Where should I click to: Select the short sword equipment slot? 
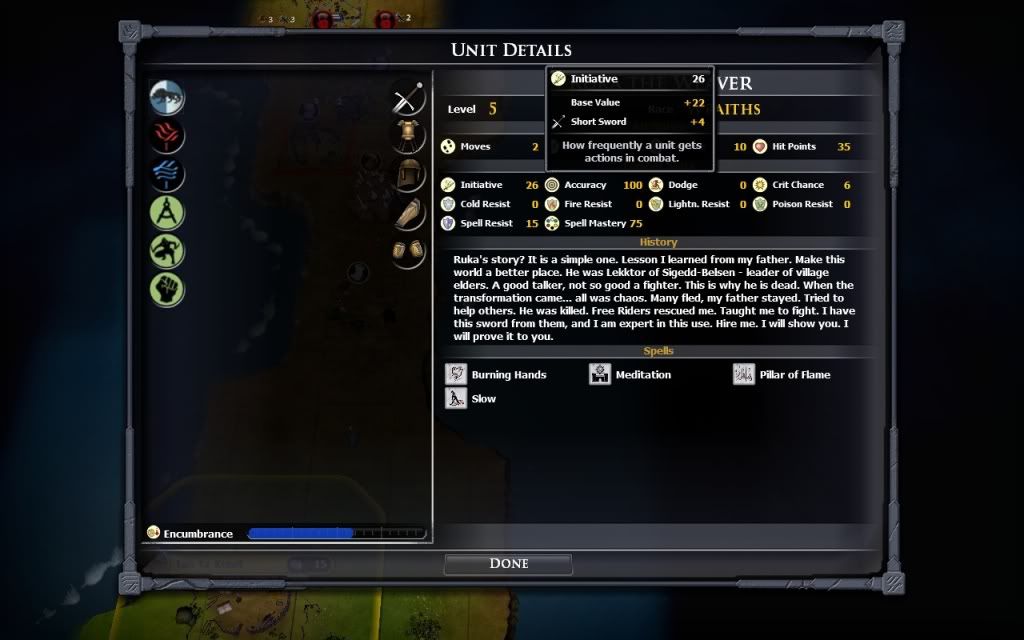coord(408,99)
